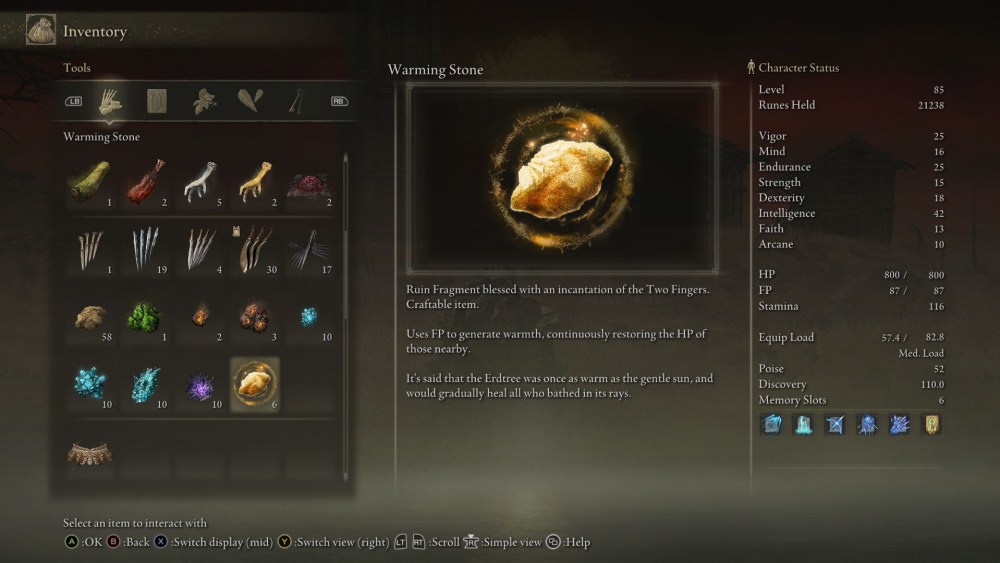Click the golden incantation memory slot icon
Screen dimensions: 1000x563
pyautogui.click(x=931, y=424)
